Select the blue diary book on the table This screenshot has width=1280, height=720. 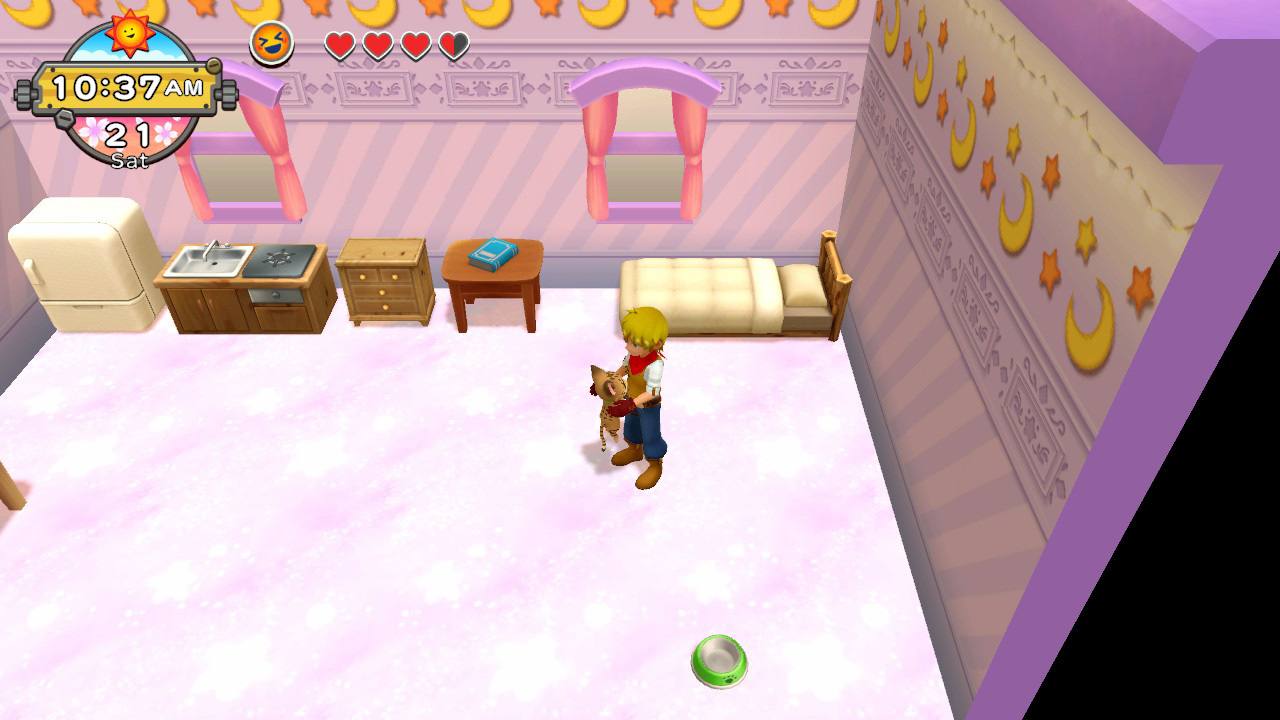pyautogui.click(x=491, y=253)
